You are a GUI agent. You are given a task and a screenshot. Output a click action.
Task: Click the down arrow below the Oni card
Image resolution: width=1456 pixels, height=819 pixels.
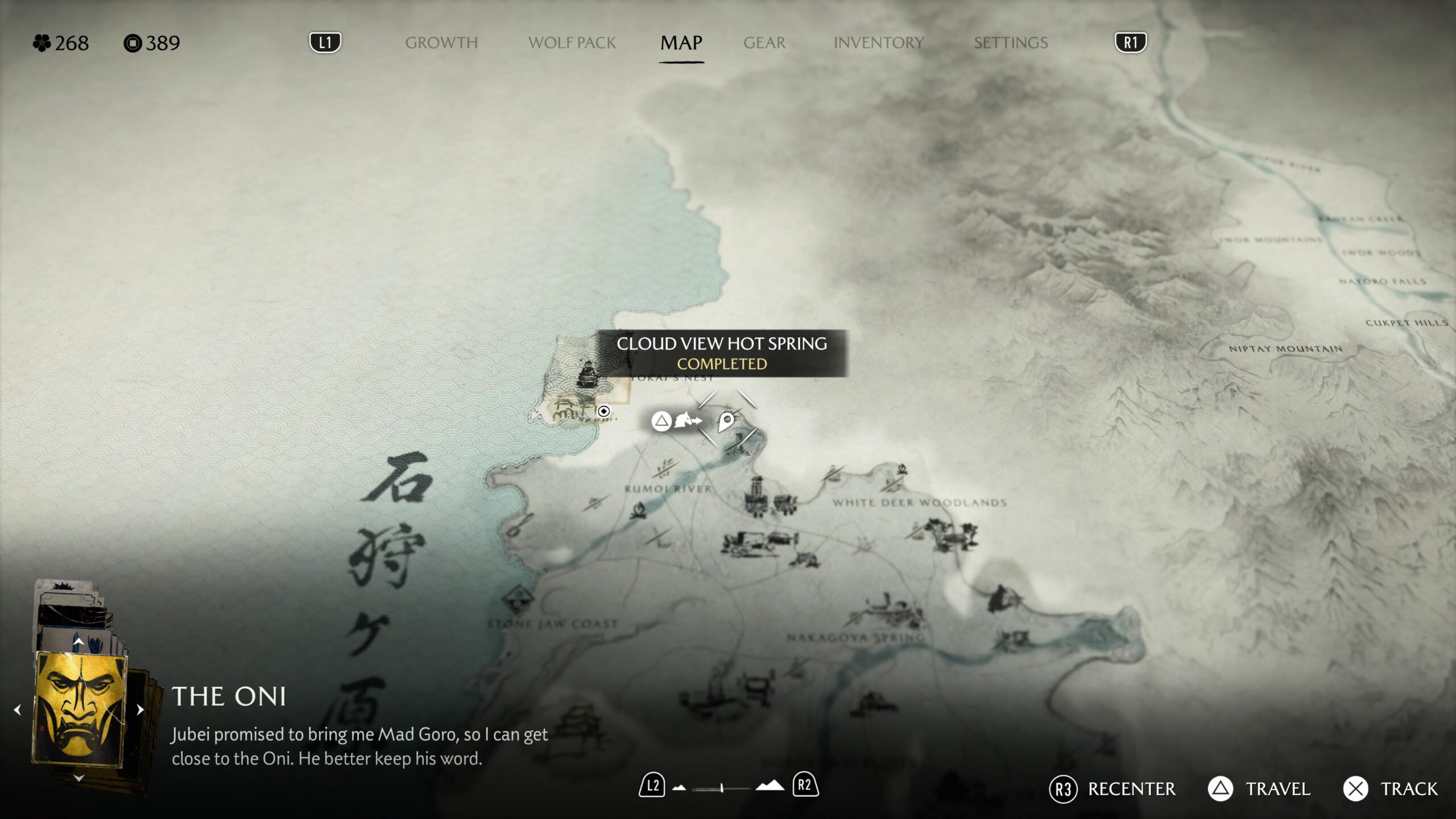tap(79, 777)
